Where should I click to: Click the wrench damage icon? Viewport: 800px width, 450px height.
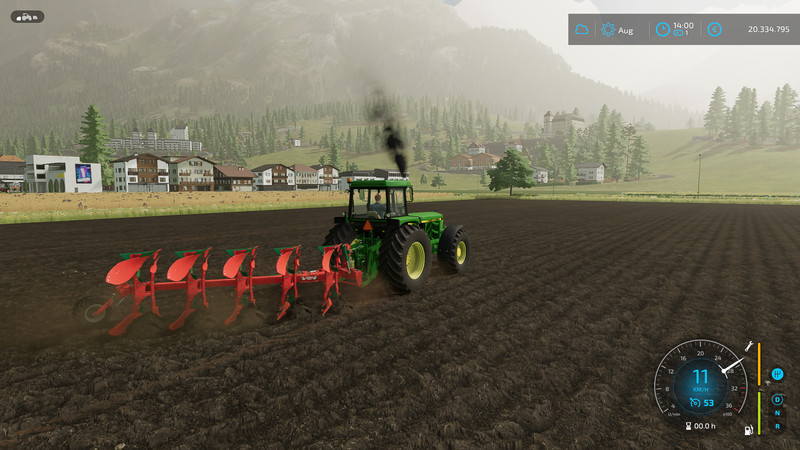click(x=747, y=345)
